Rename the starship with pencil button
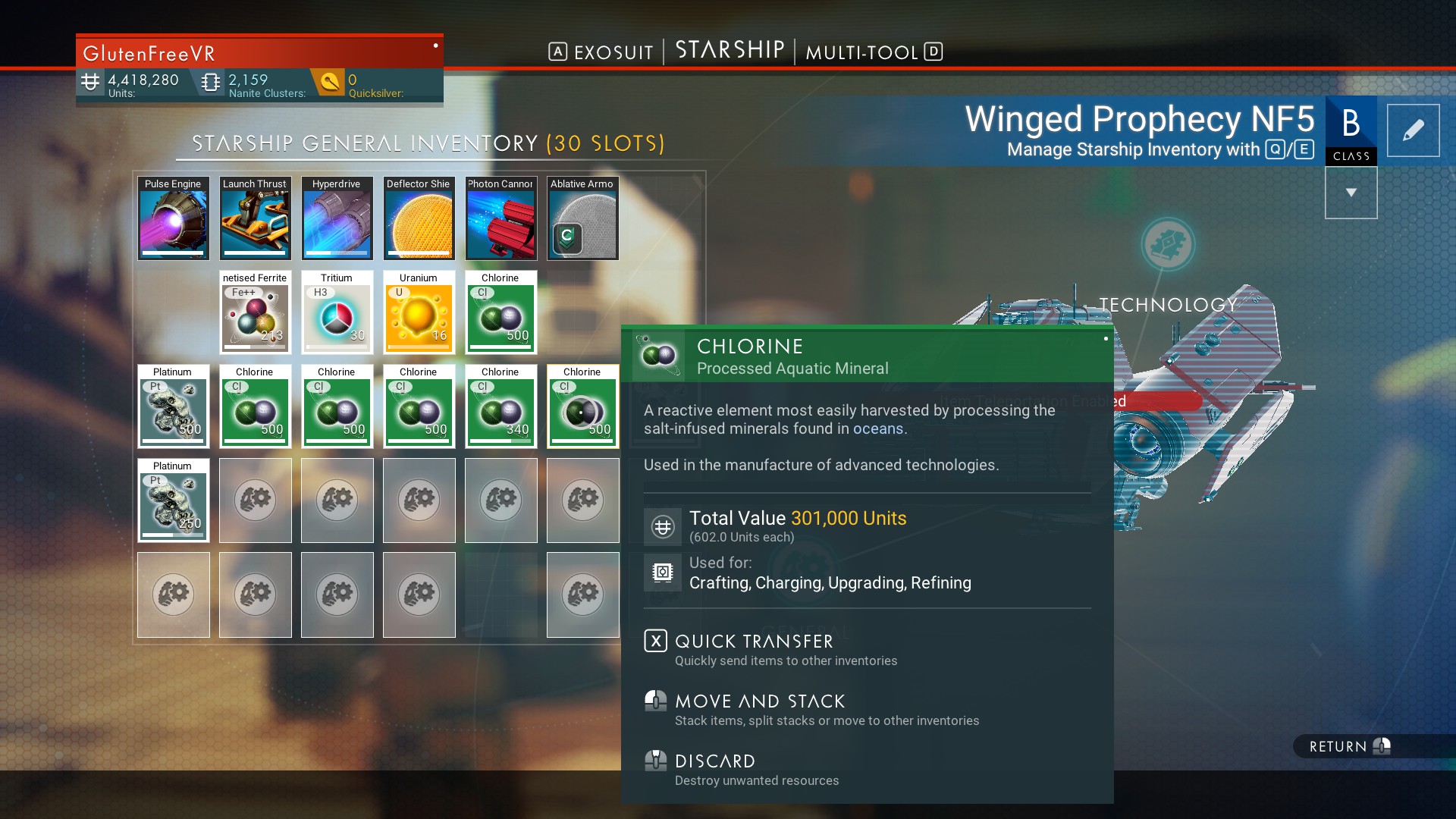 point(1413,130)
